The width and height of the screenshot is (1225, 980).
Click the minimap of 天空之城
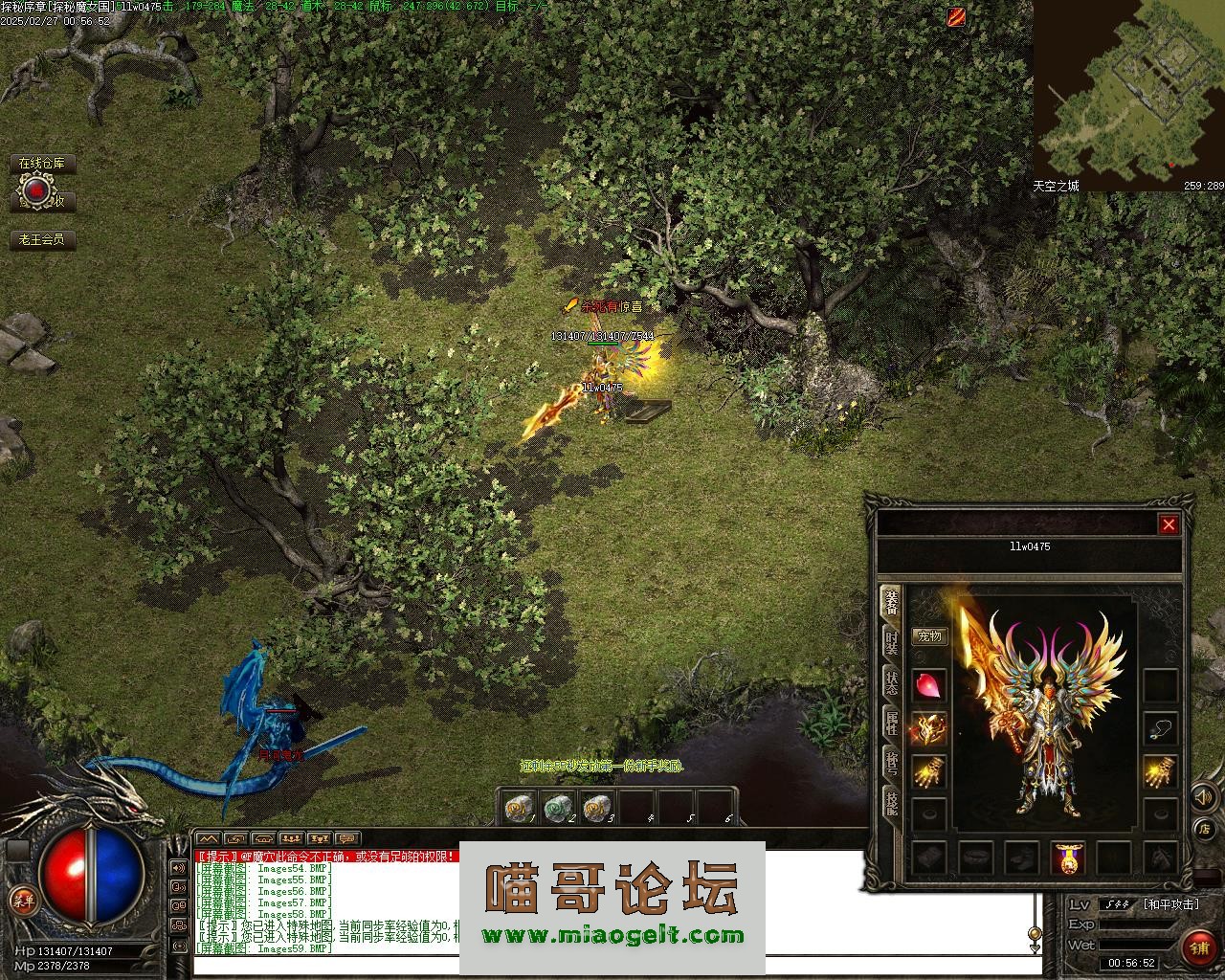click(1127, 91)
